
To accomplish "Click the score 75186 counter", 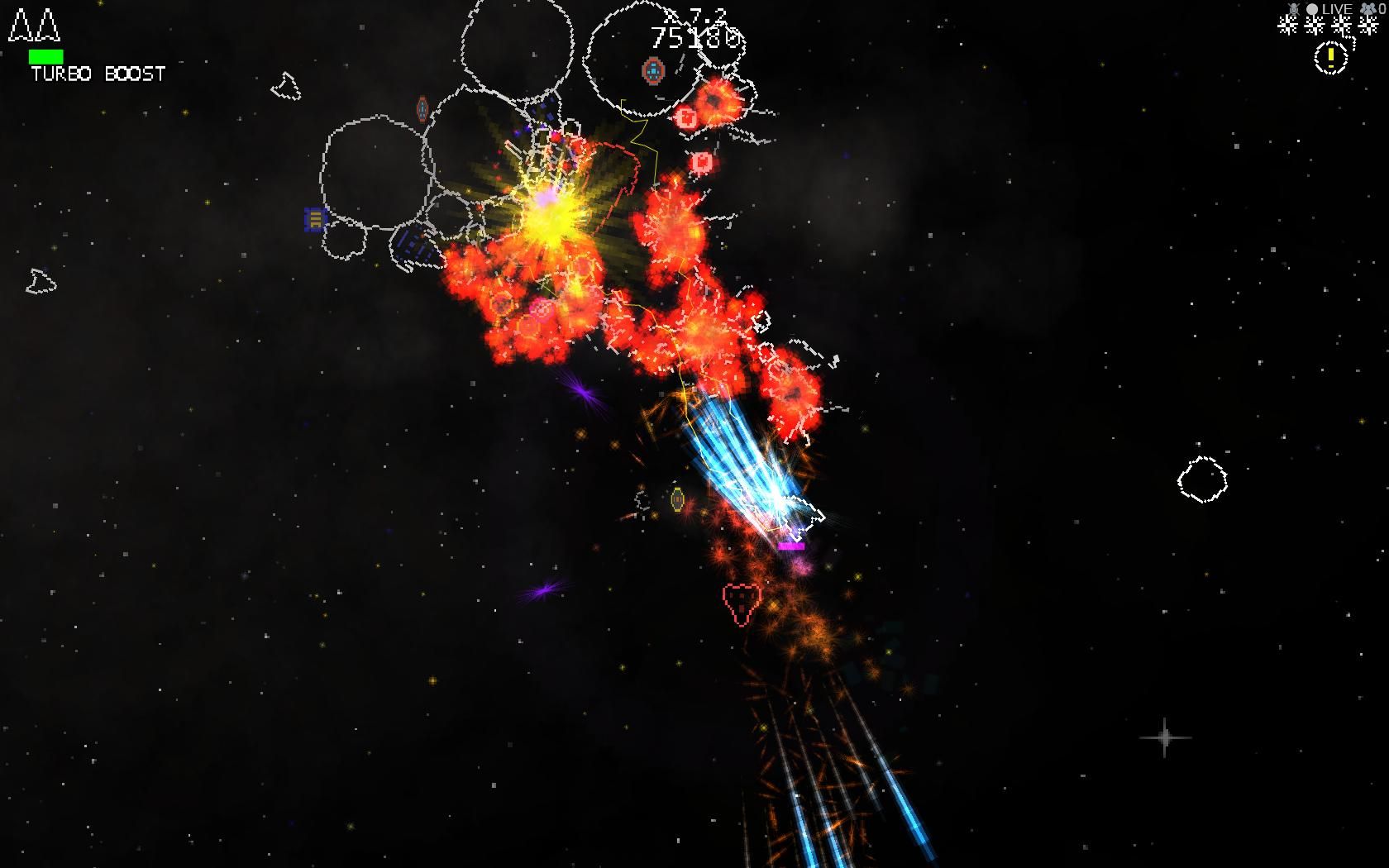I will [697, 39].
